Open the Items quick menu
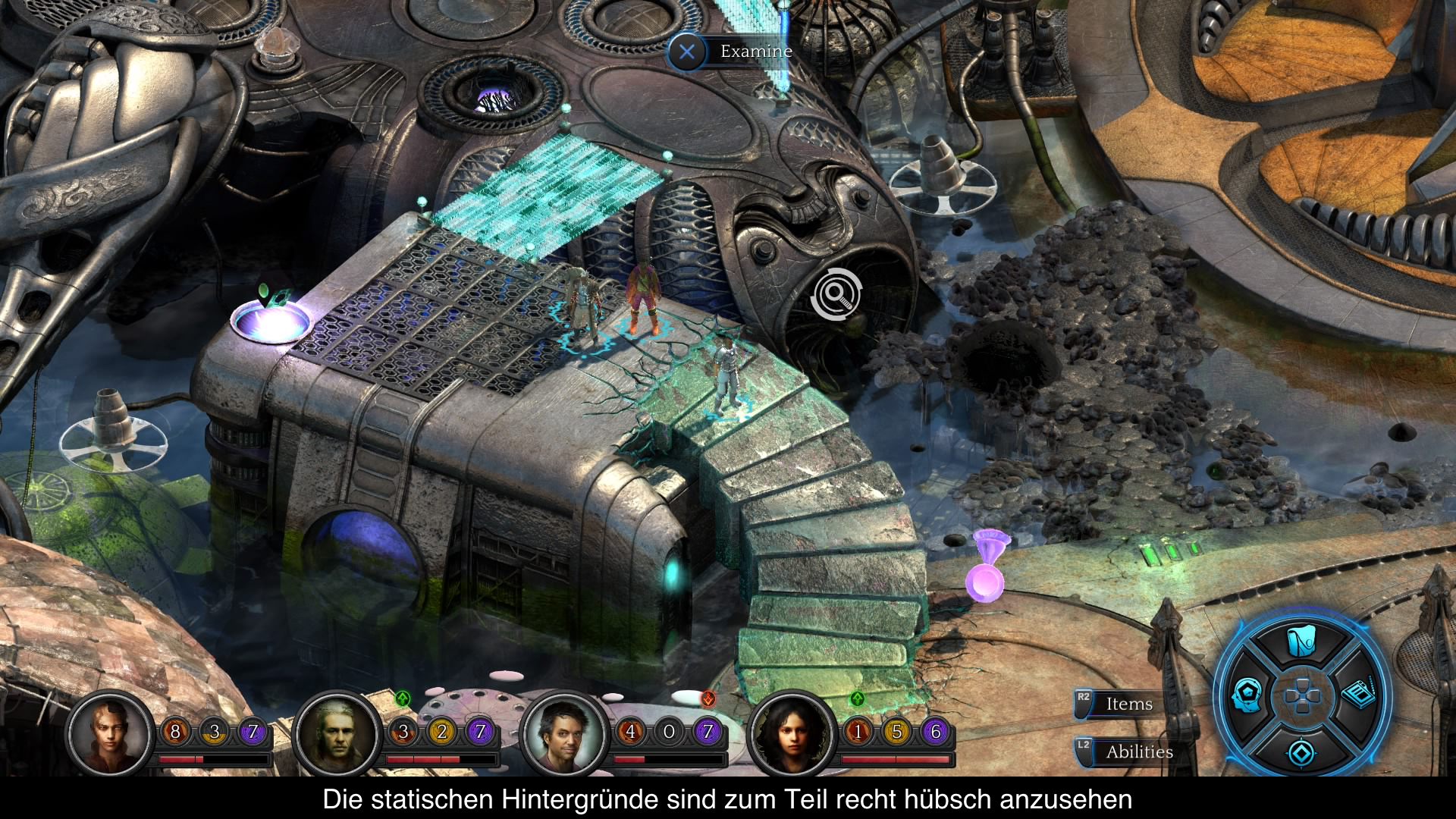1456x819 pixels. point(1128,704)
